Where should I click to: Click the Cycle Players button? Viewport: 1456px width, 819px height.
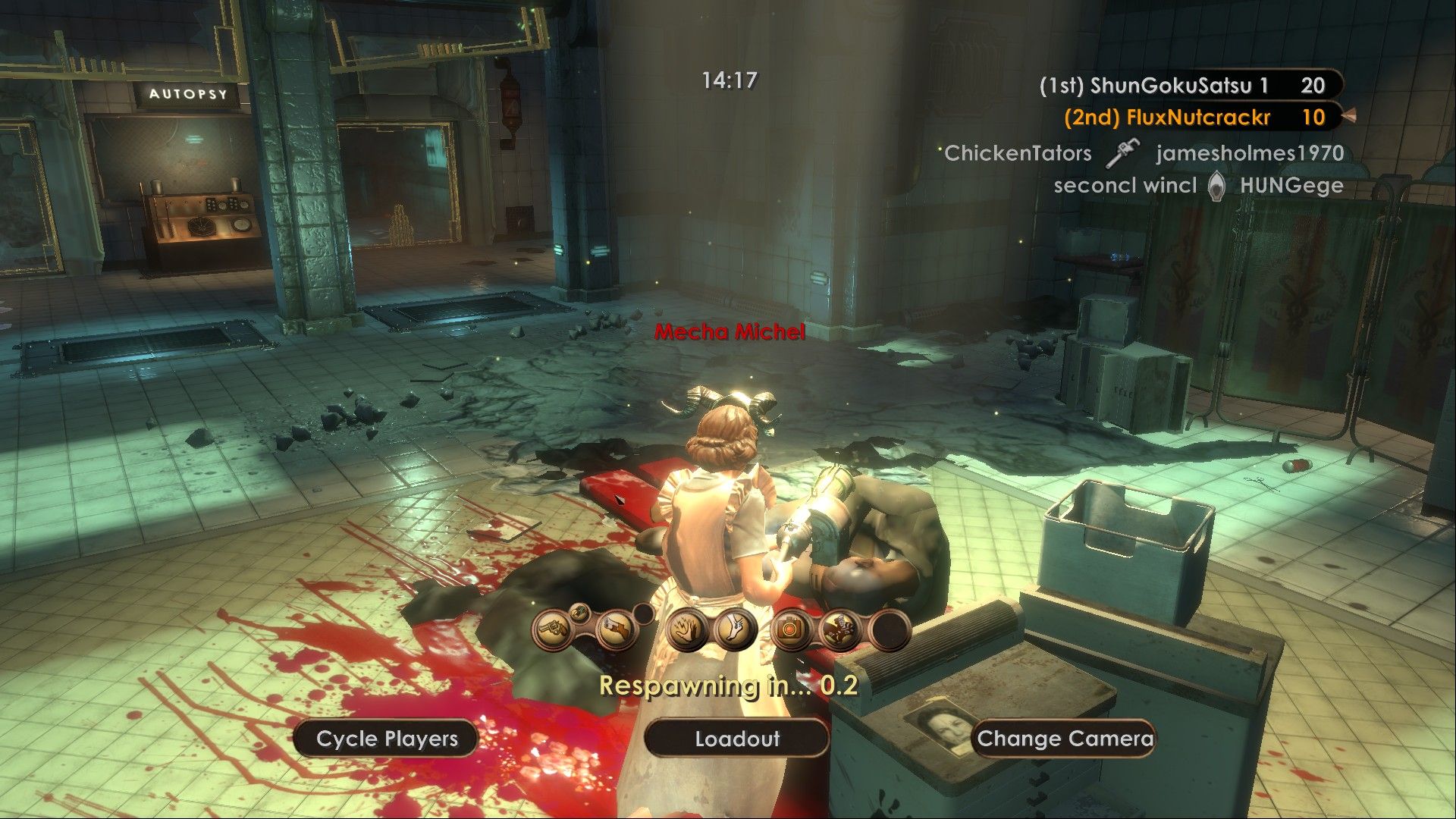coord(387,739)
